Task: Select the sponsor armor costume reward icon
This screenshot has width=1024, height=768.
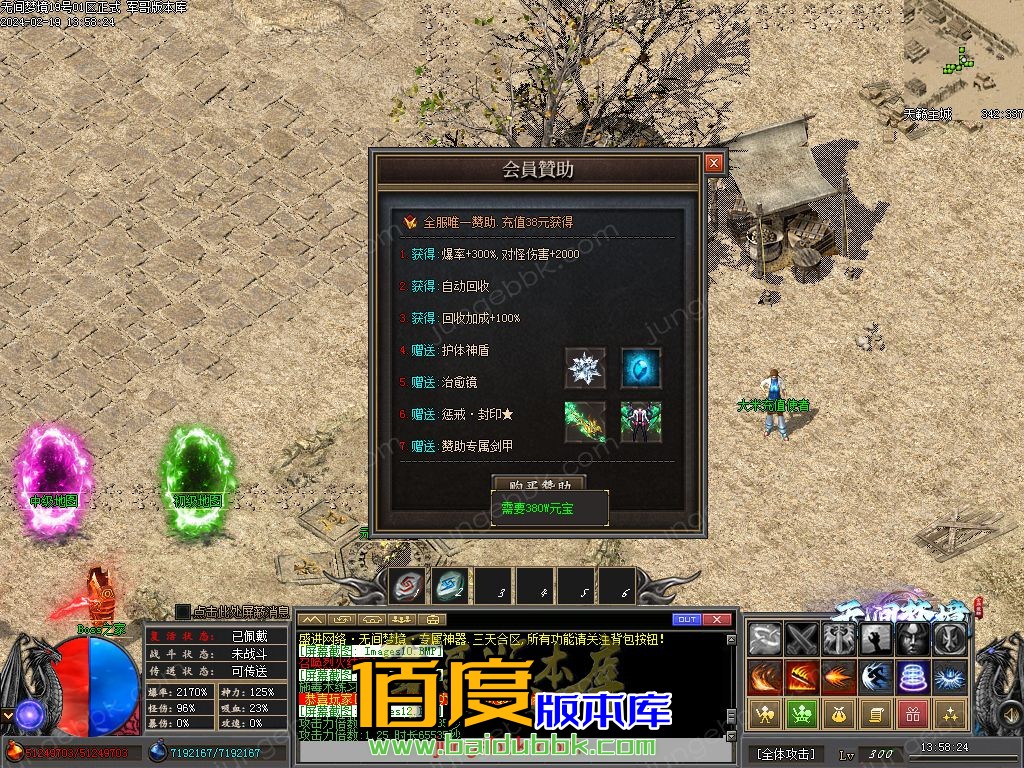Action: (x=640, y=421)
